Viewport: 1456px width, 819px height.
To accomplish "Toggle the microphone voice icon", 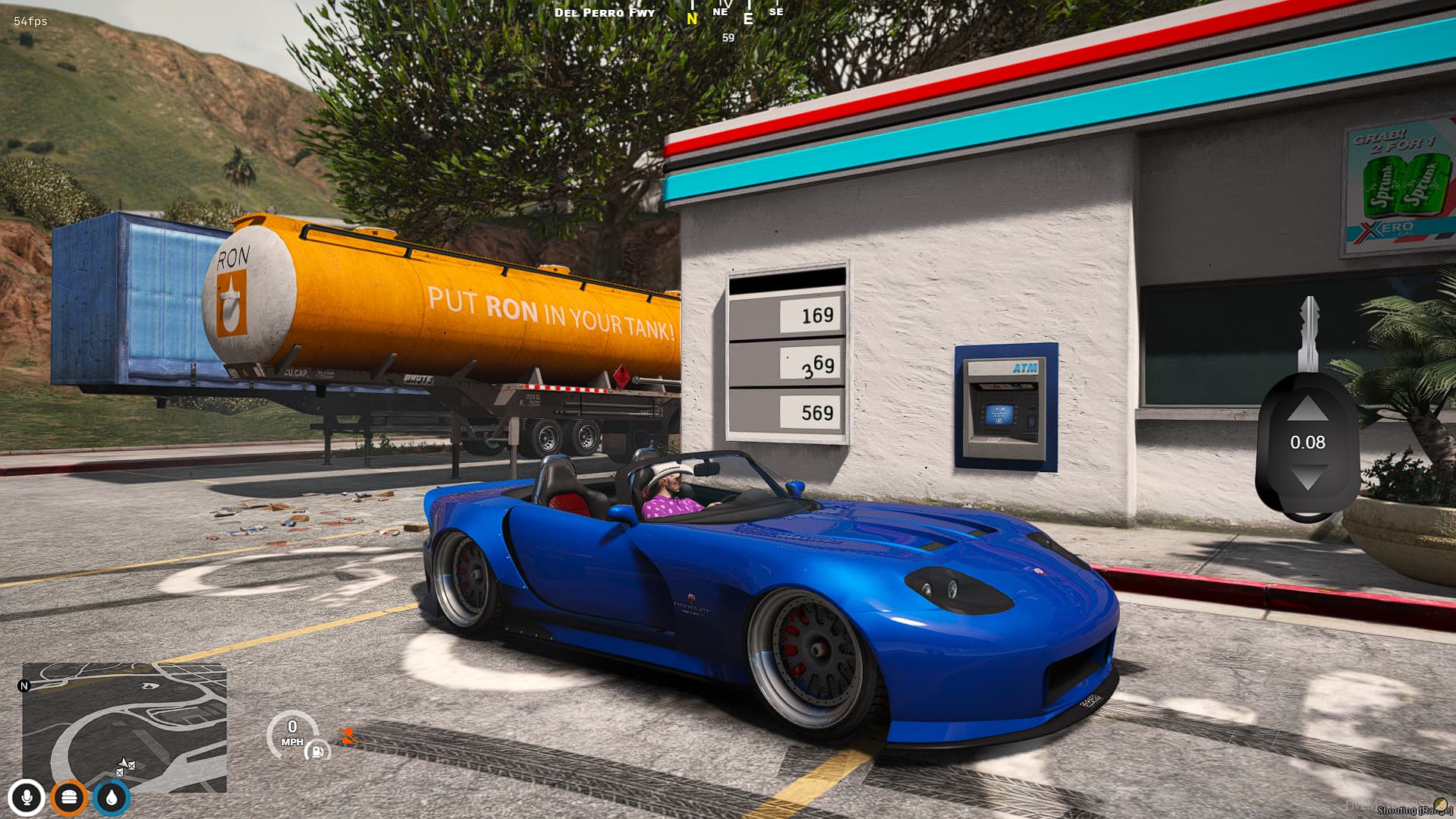I will 27,798.
